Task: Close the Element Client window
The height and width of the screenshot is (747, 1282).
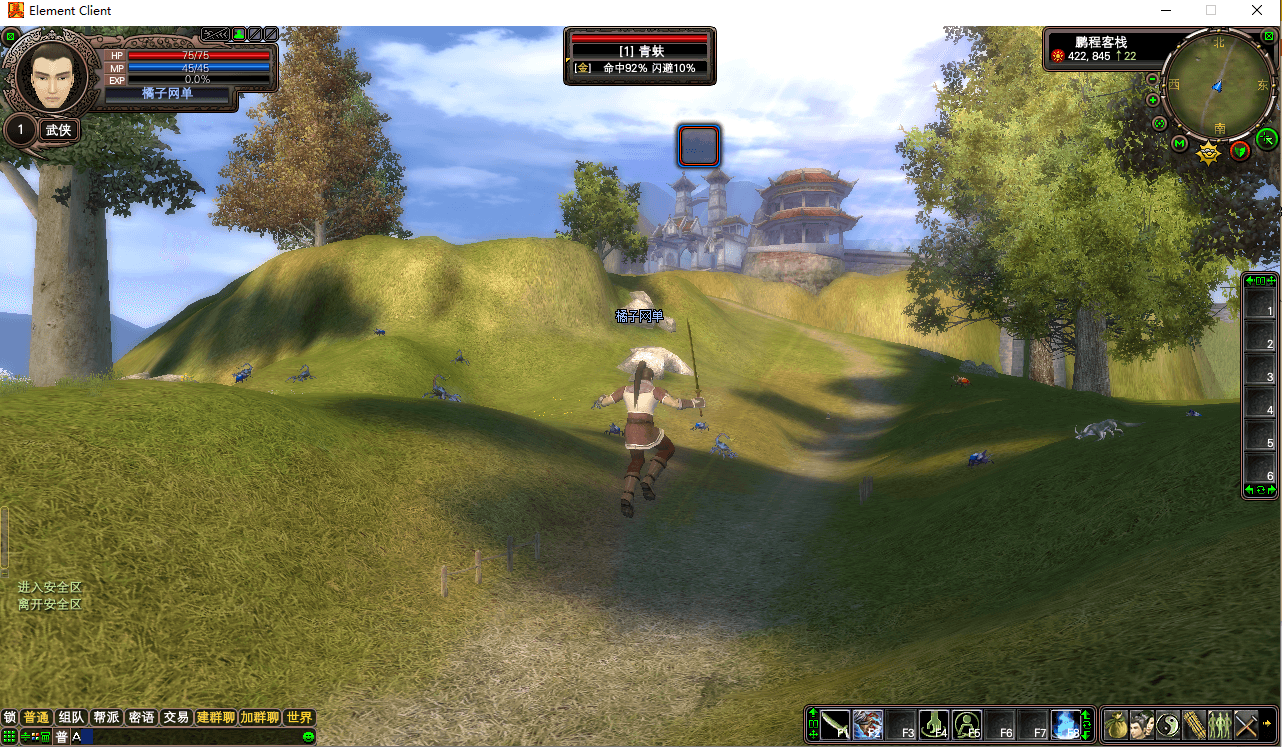Action: 1257,10
